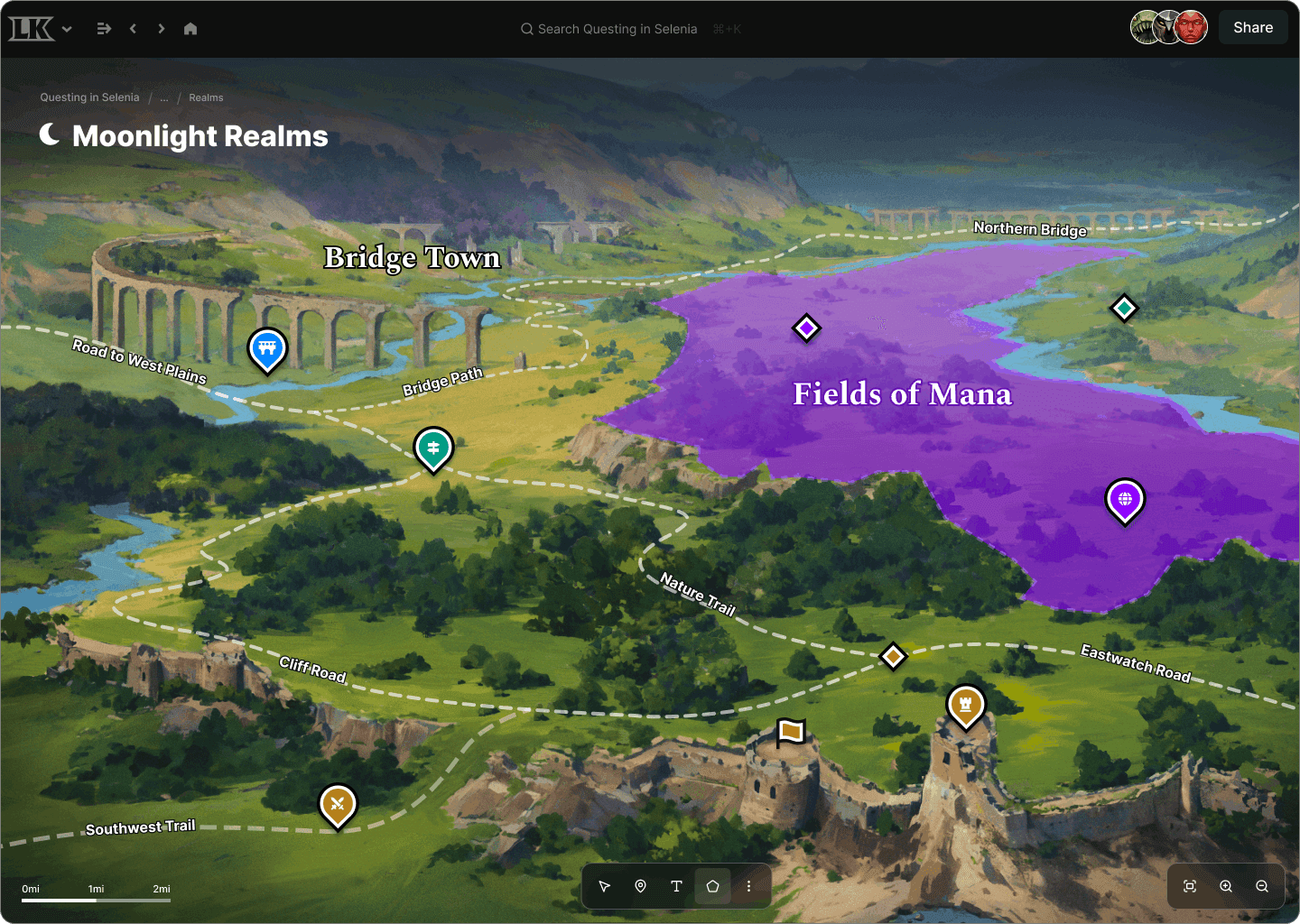Click the Share button
1300x924 pixels.
click(x=1253, y=26)
